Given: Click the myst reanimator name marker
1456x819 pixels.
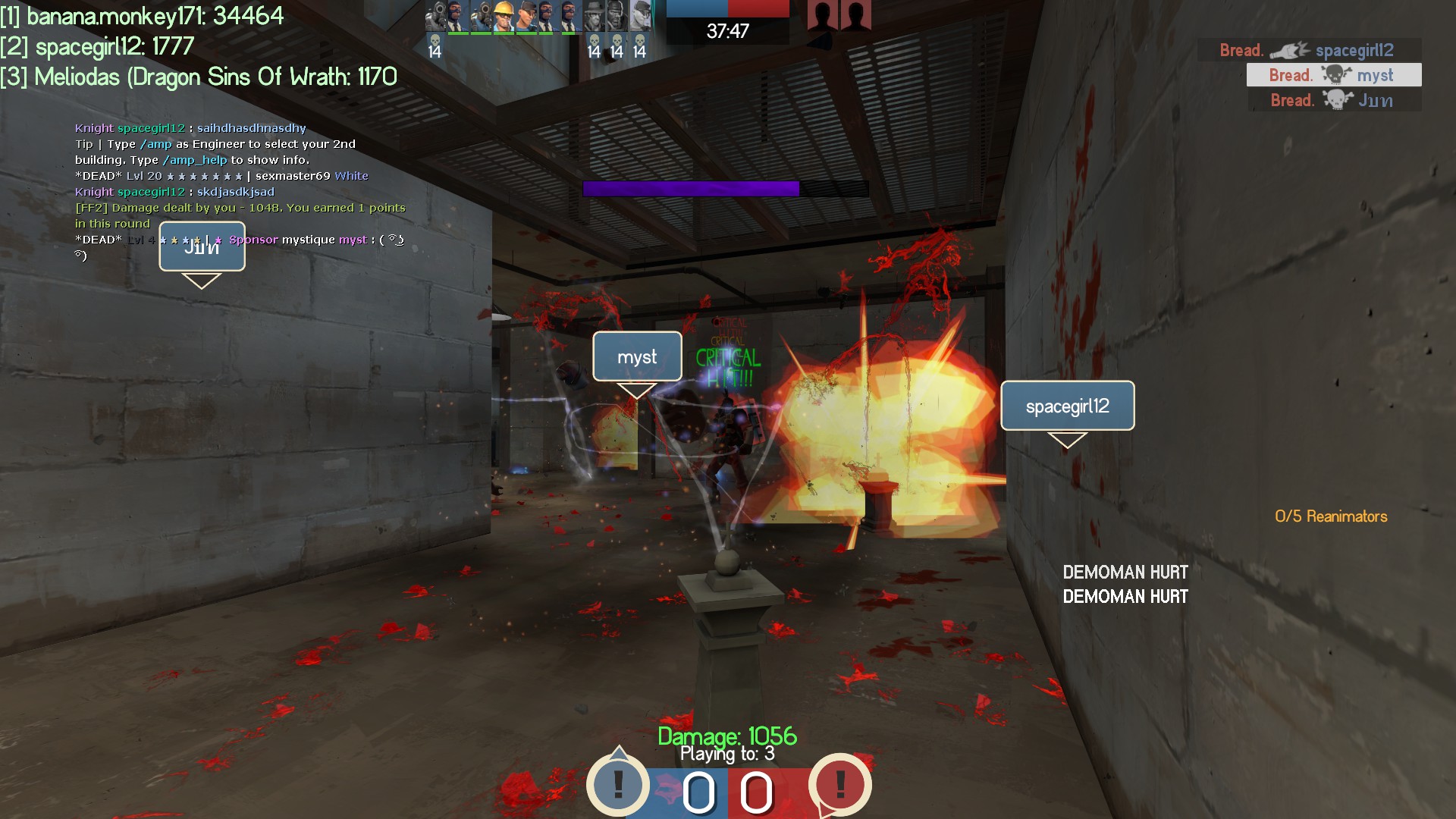Looking at the screenshot, I should [637, 356].
